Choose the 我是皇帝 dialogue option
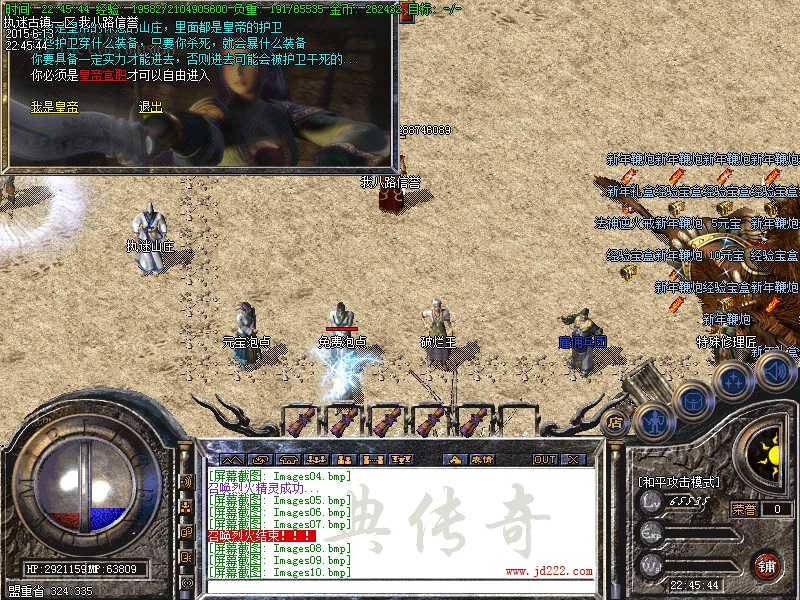The height and width of the screenshot is (600, 800). [x=54, y=107]
